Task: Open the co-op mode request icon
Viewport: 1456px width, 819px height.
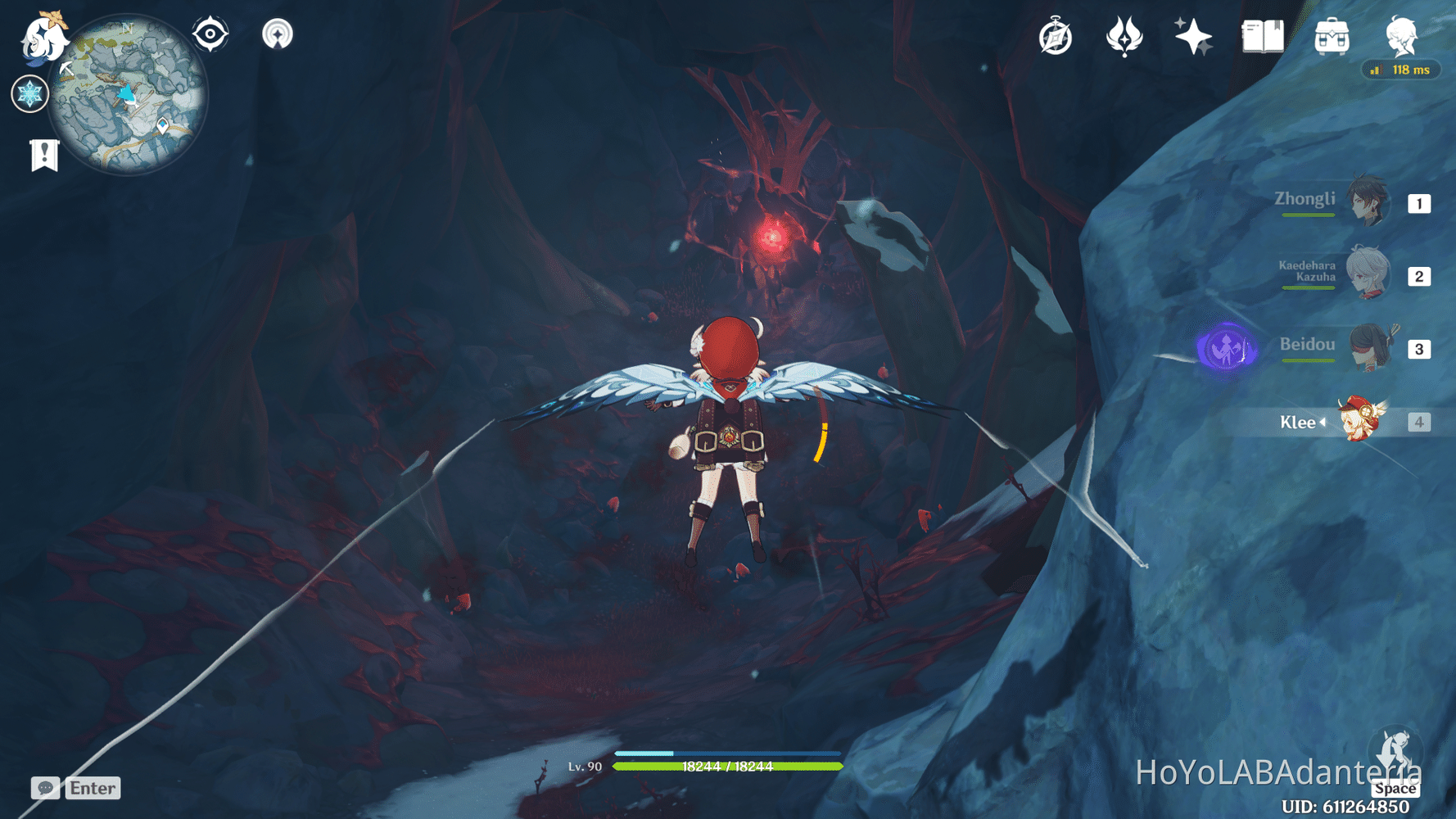Action: 278,34
